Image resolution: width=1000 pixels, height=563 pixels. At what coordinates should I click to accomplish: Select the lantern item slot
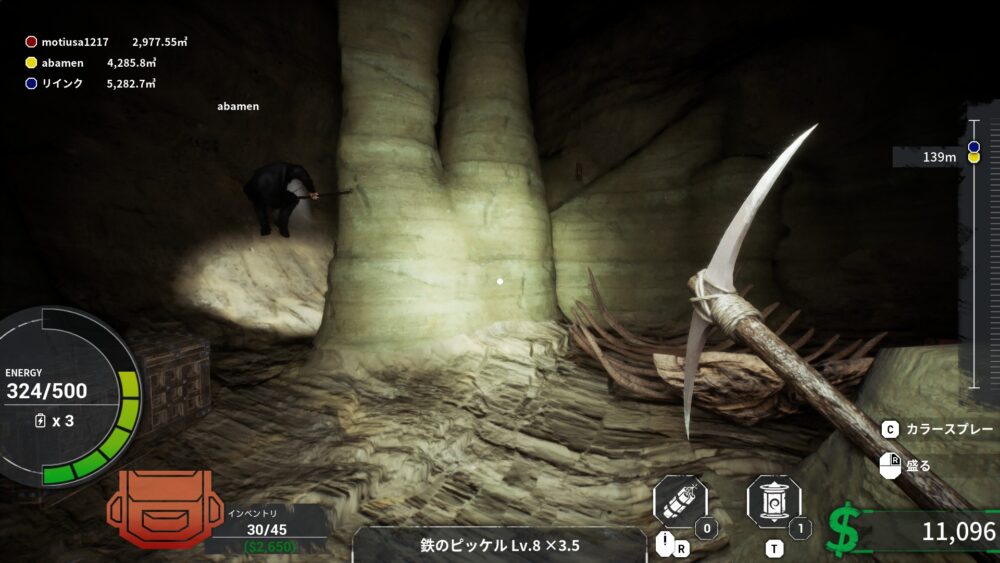773,502
